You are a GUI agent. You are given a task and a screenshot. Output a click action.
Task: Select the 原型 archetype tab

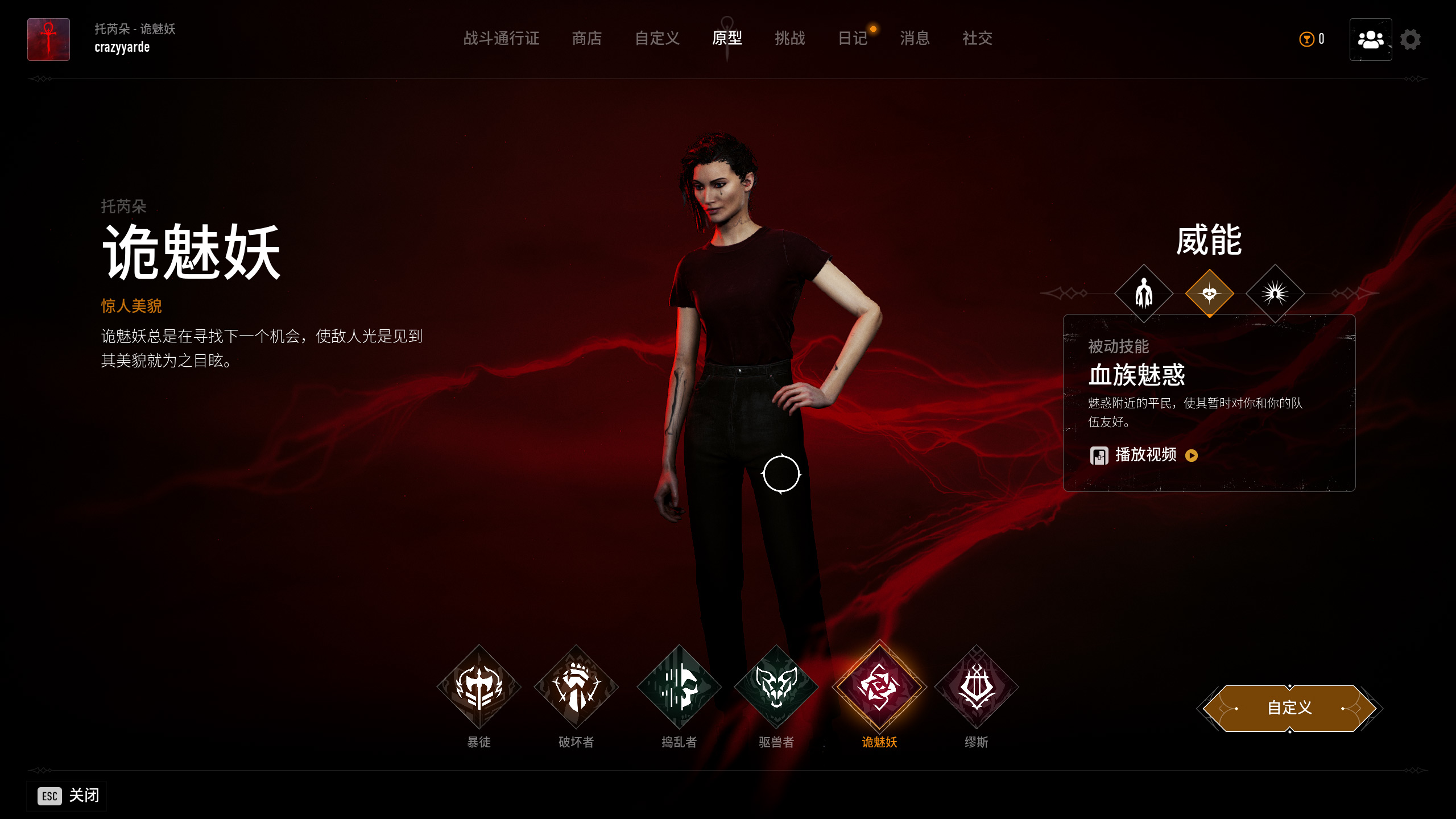coord(727,39)
